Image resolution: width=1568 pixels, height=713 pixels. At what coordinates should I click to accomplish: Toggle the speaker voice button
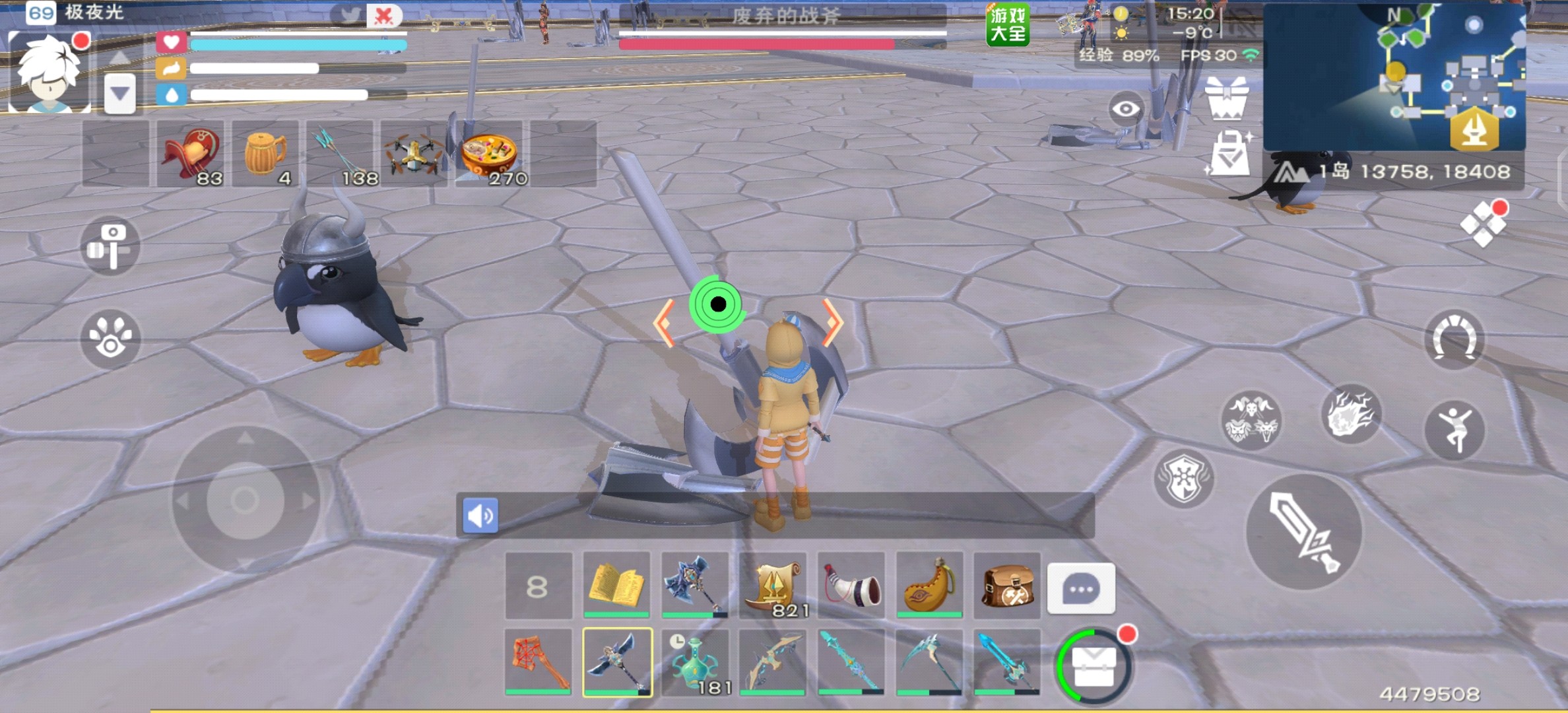click(480, 515)
